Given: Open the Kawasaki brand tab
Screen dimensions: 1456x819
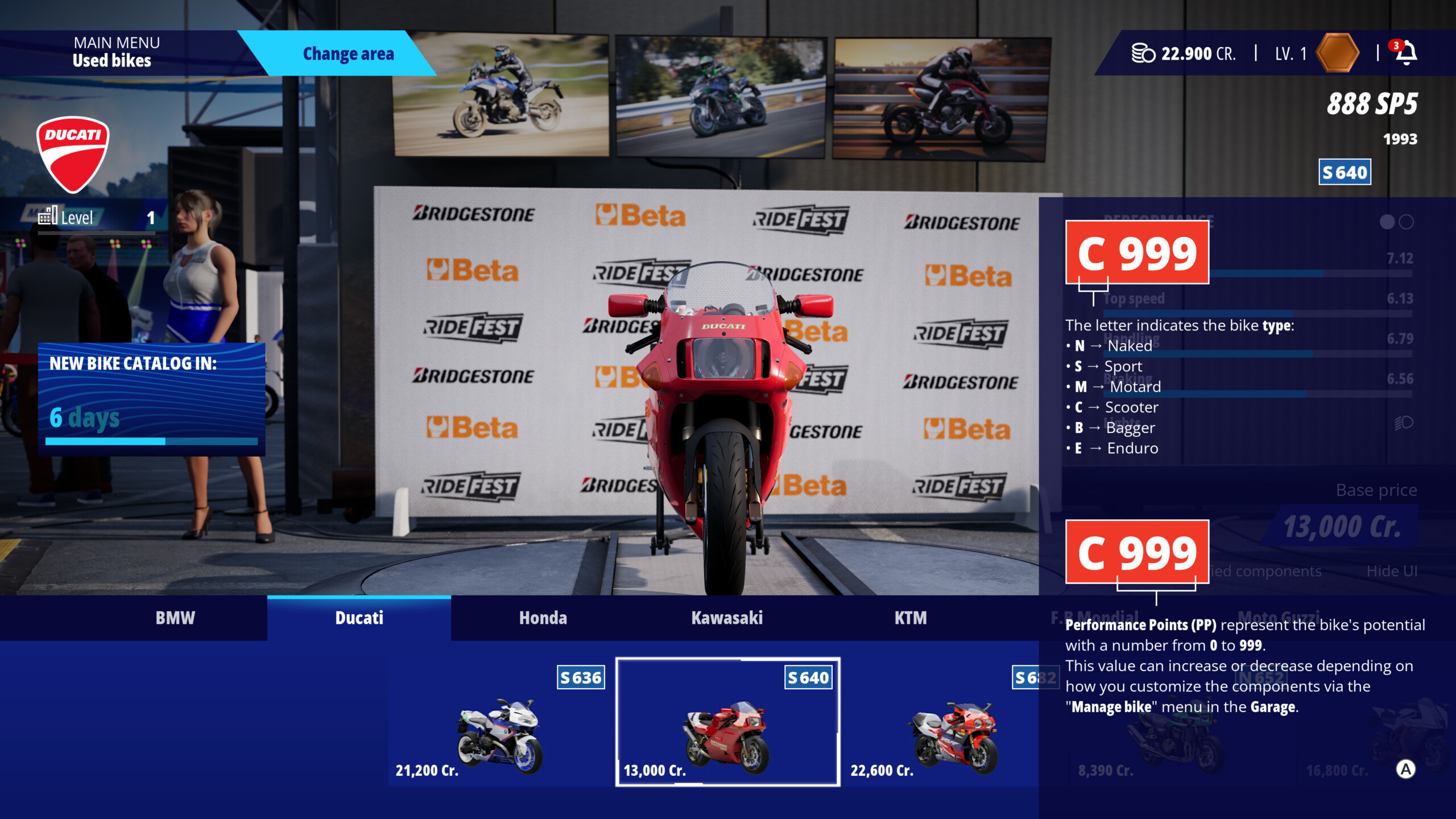Looking at the screenshot, I should (x=726, y=618).
